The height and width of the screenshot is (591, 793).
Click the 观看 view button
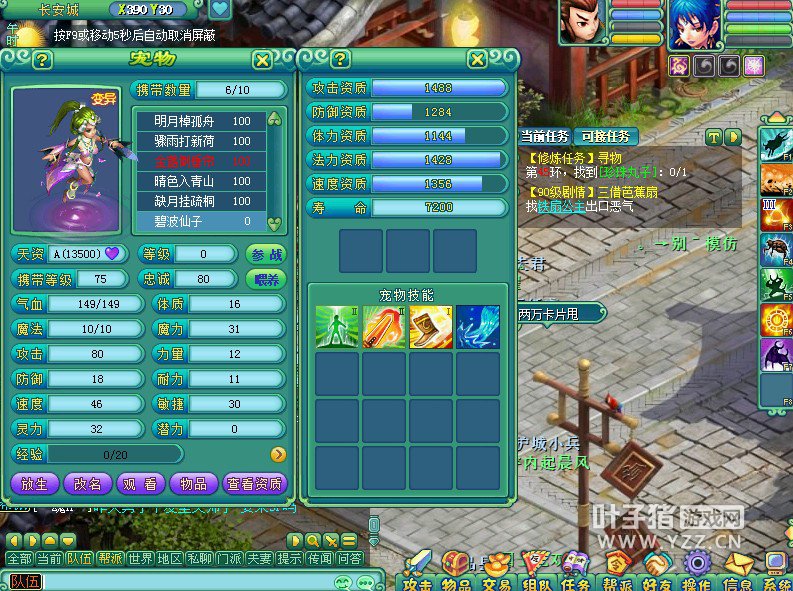140,484
